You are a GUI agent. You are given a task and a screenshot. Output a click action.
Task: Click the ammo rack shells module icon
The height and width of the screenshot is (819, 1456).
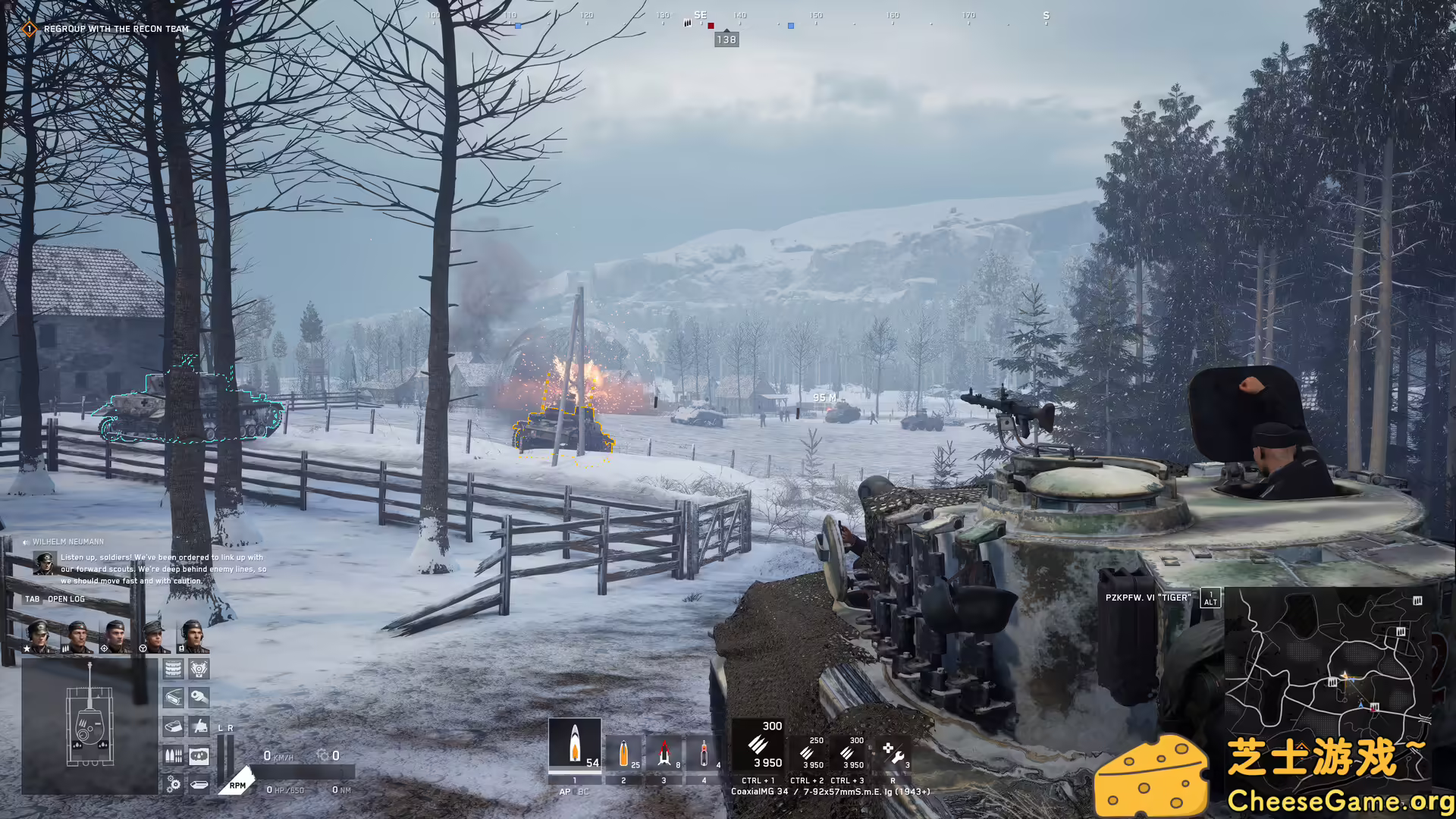pyautogui.click(x=173, y=755)
